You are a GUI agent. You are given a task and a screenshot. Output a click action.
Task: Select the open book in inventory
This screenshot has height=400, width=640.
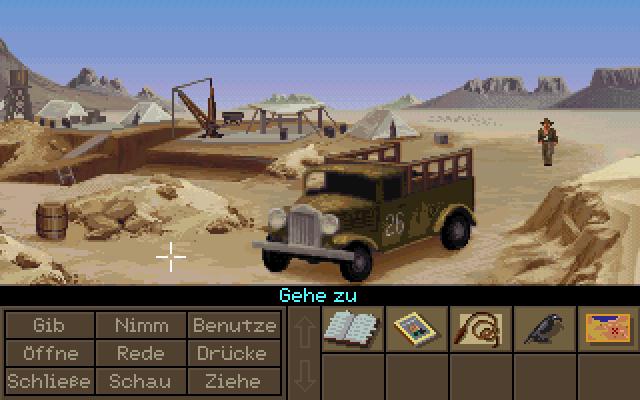(350, 329)
